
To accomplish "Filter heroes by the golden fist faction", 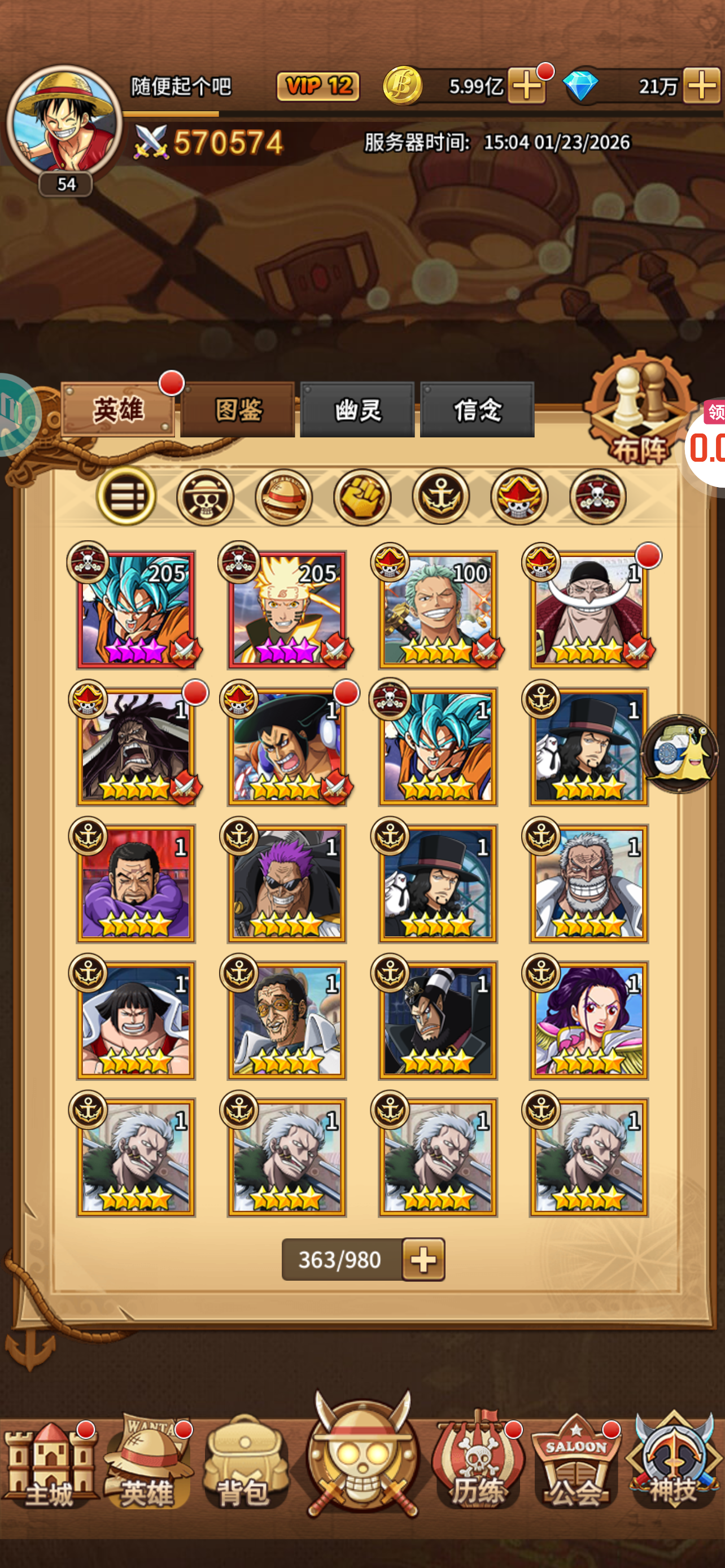I will 362,497.
